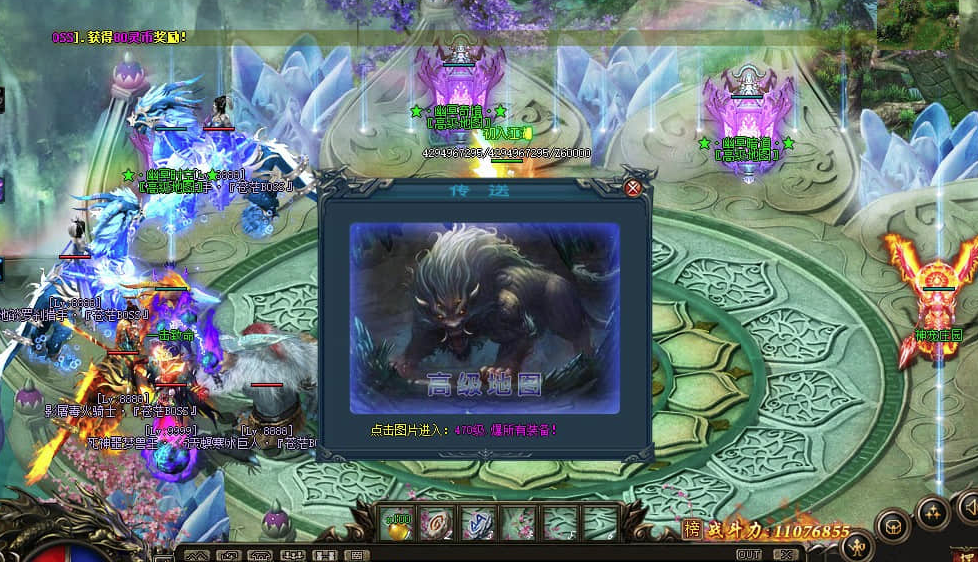Select the blue rune item hotbar slot

click(x=477, y=523)
